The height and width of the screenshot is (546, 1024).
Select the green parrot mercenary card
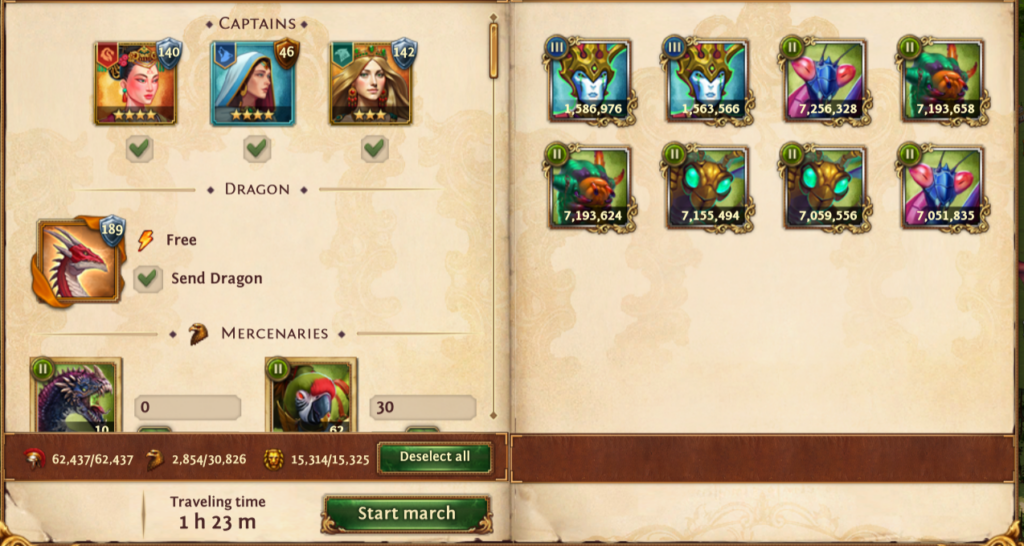313,397
